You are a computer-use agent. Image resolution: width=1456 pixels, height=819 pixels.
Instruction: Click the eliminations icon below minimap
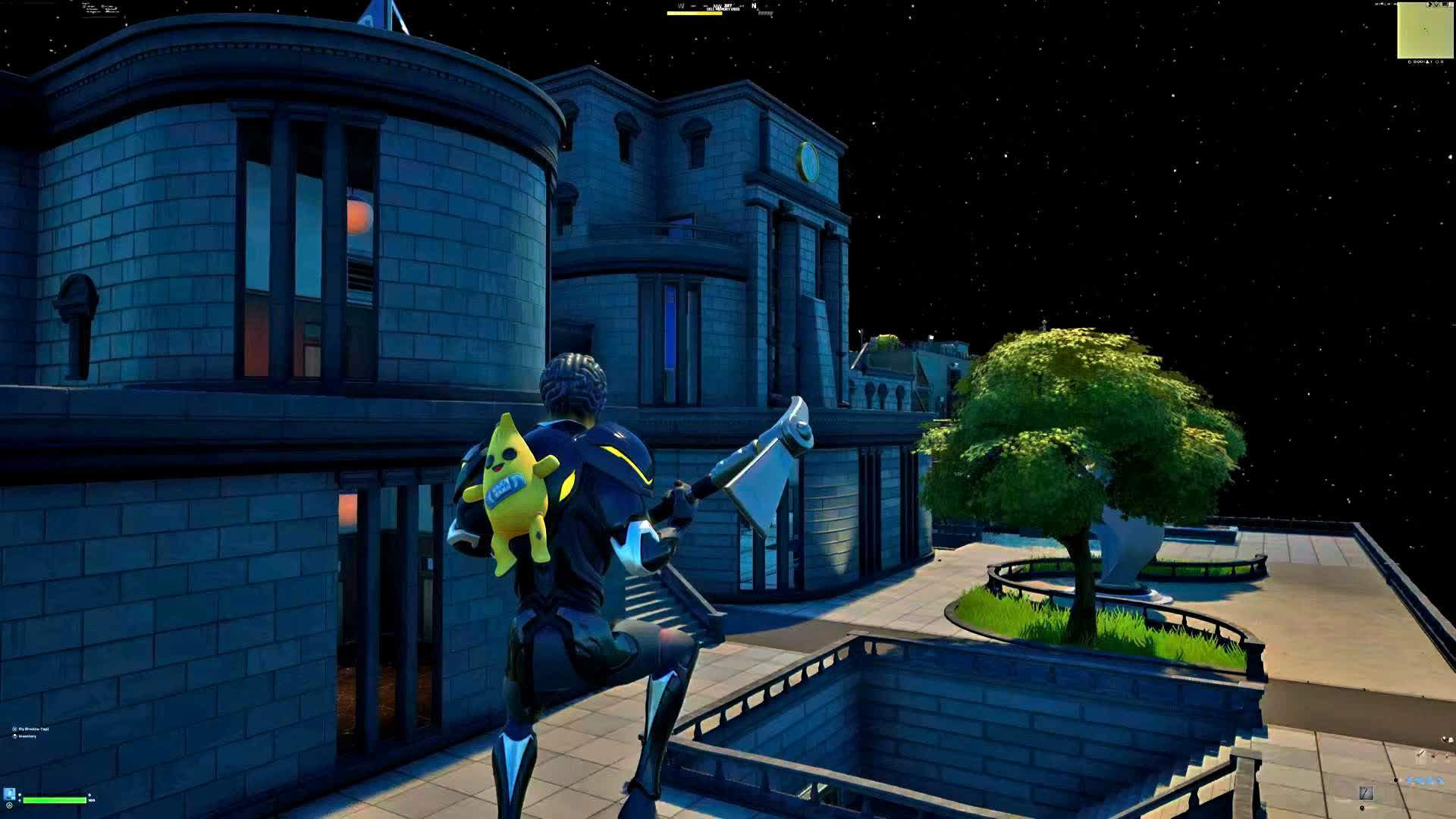pos(1438,62)
